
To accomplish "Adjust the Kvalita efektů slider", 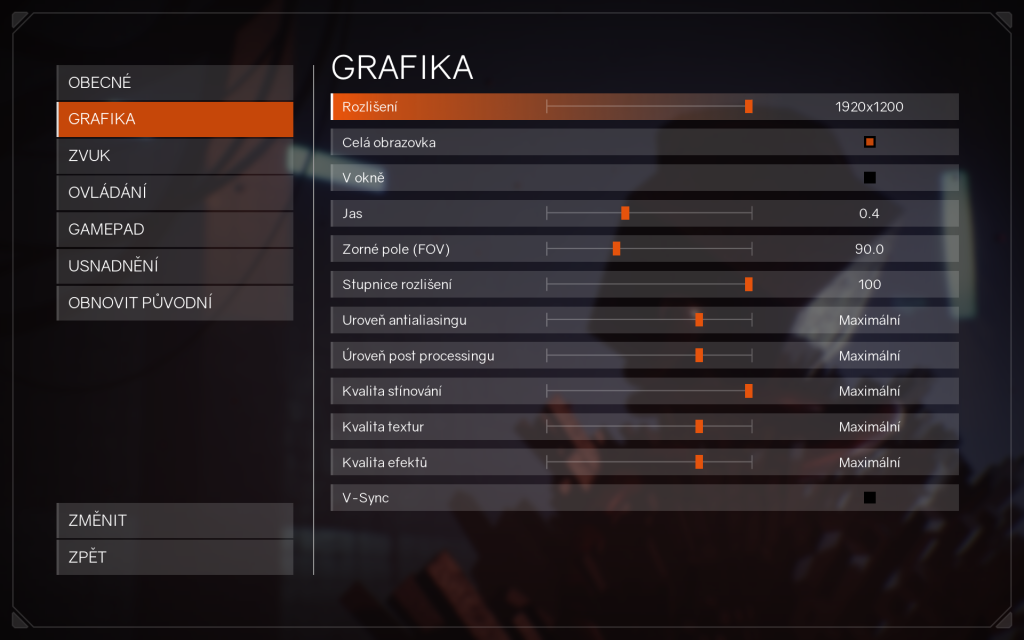I will click(x=699, y=462).
